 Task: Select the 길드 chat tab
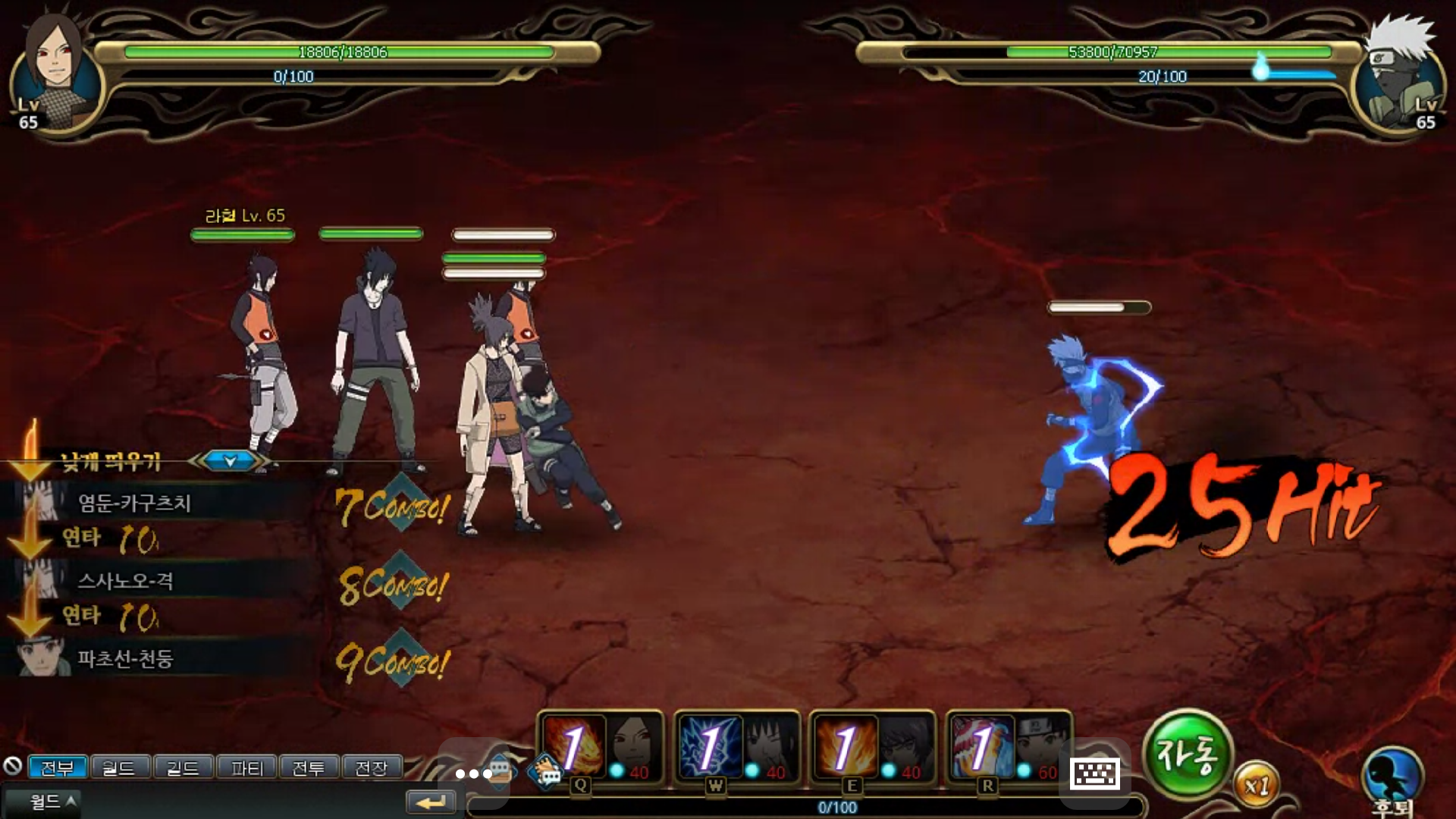183,768
